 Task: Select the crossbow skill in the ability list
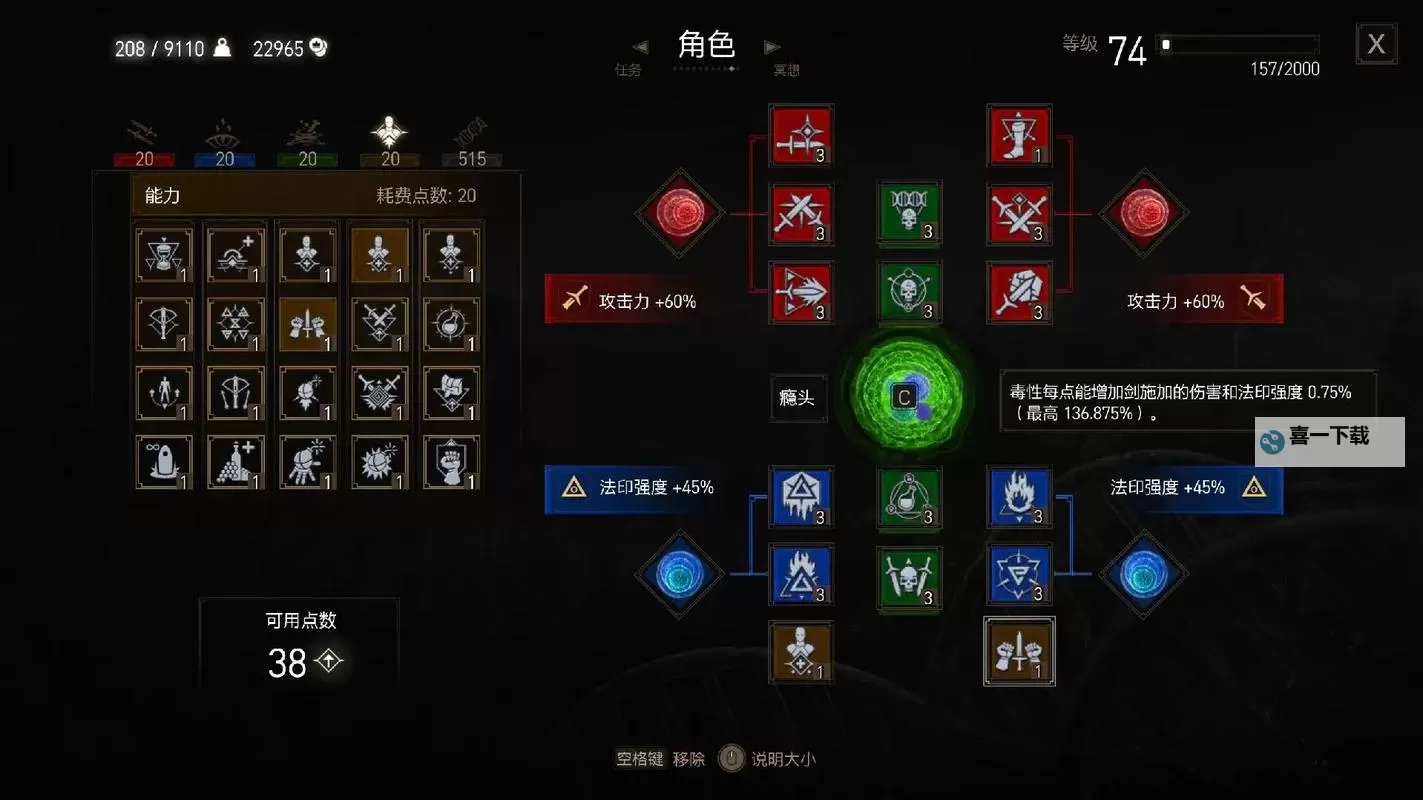[163, 323]
